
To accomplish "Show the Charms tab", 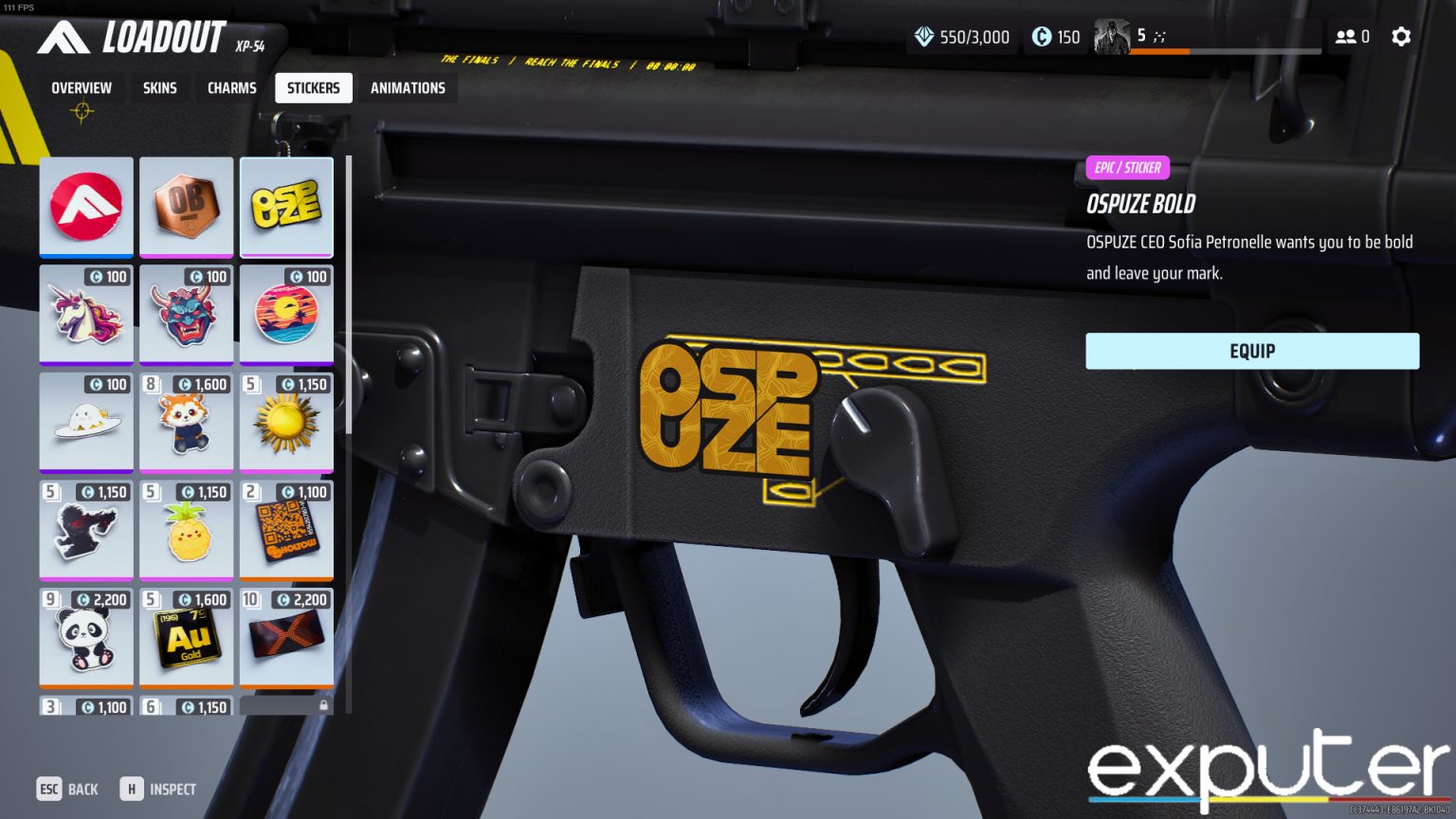I will pos(232,88).
